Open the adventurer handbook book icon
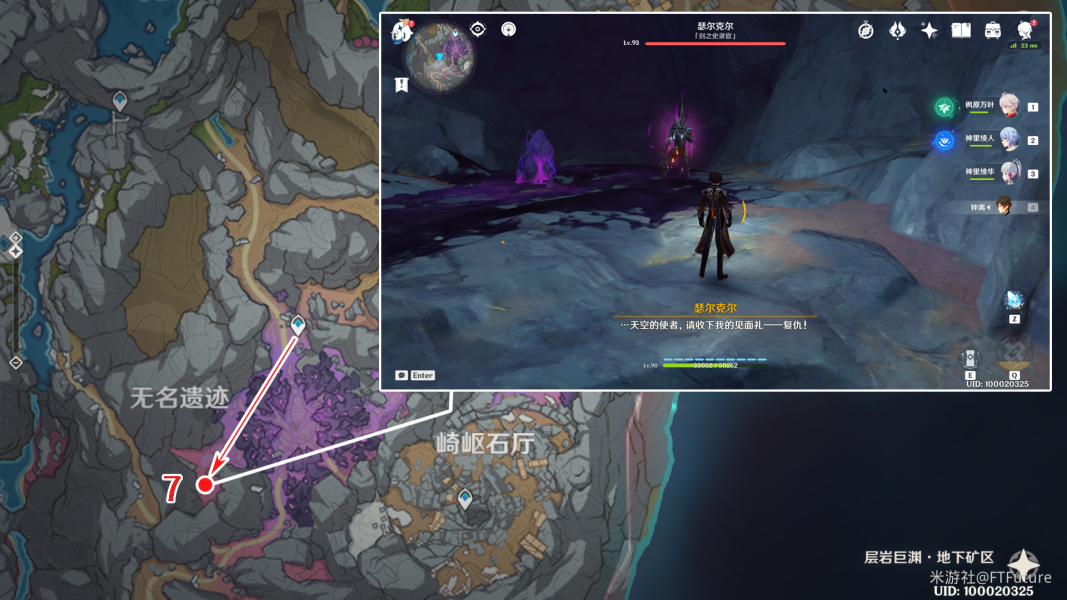Image resolution: width=1067 pixels, height=600 pixels. pyautogui.click(x=961, y=31)
